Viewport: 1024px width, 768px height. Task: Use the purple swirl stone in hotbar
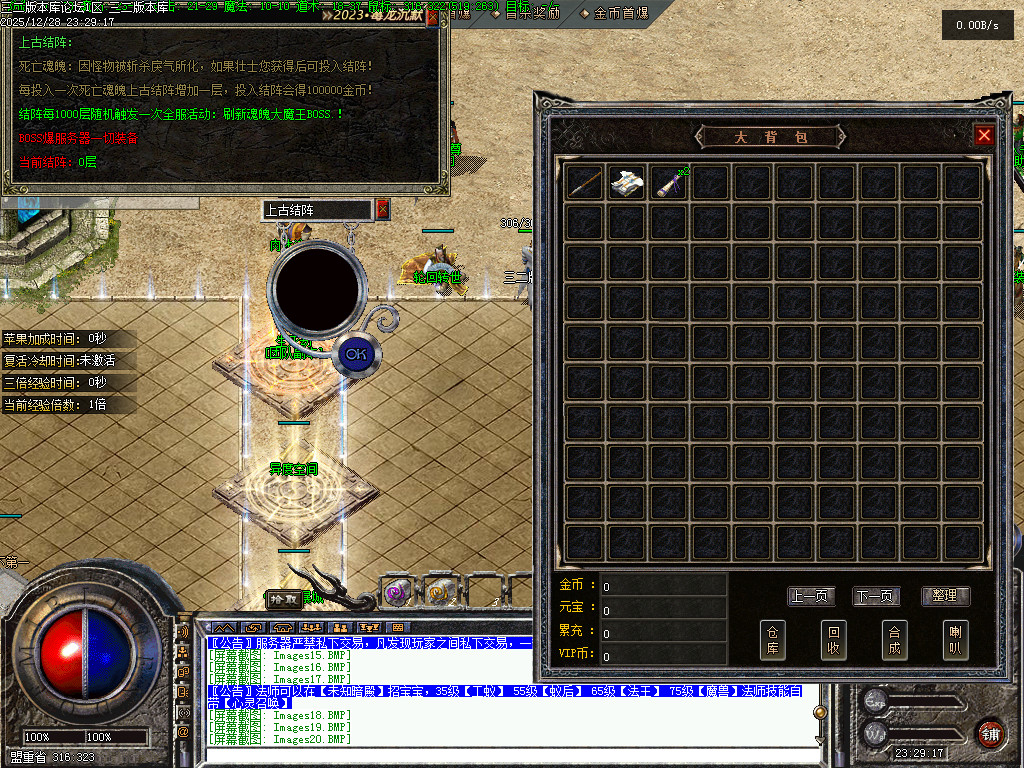click(x=397, y=591)
